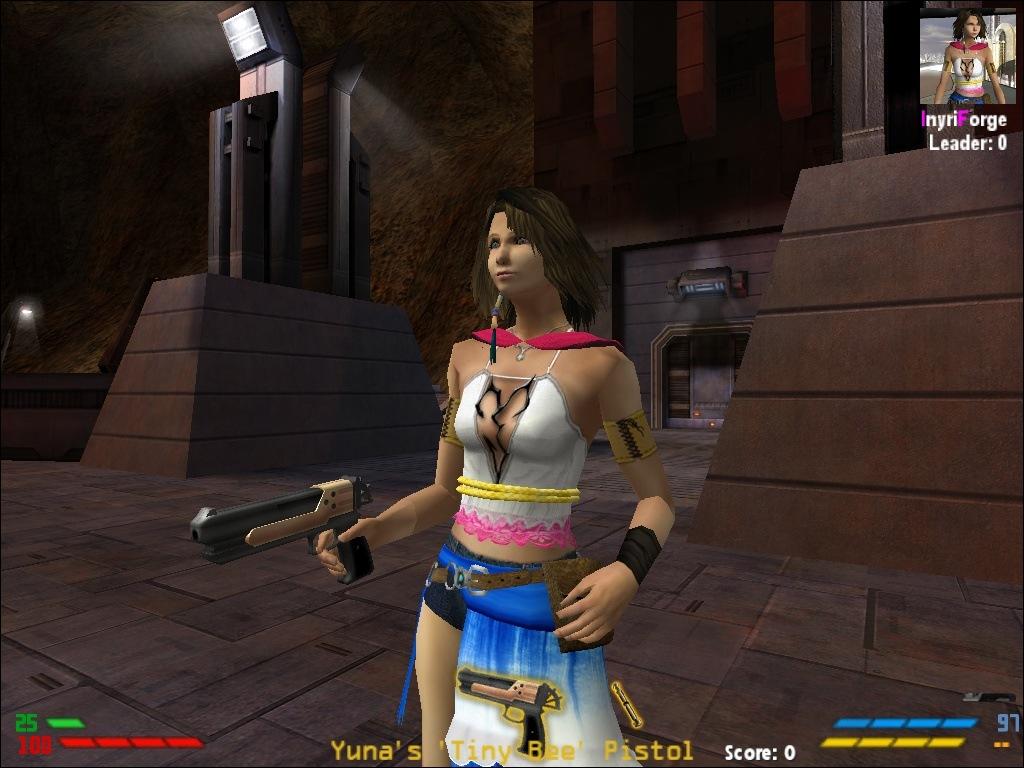Click the InyriForge player portrait thumbnail
Screen dimensions: 1024x768
pyautogui.click(x=967, y=57)
